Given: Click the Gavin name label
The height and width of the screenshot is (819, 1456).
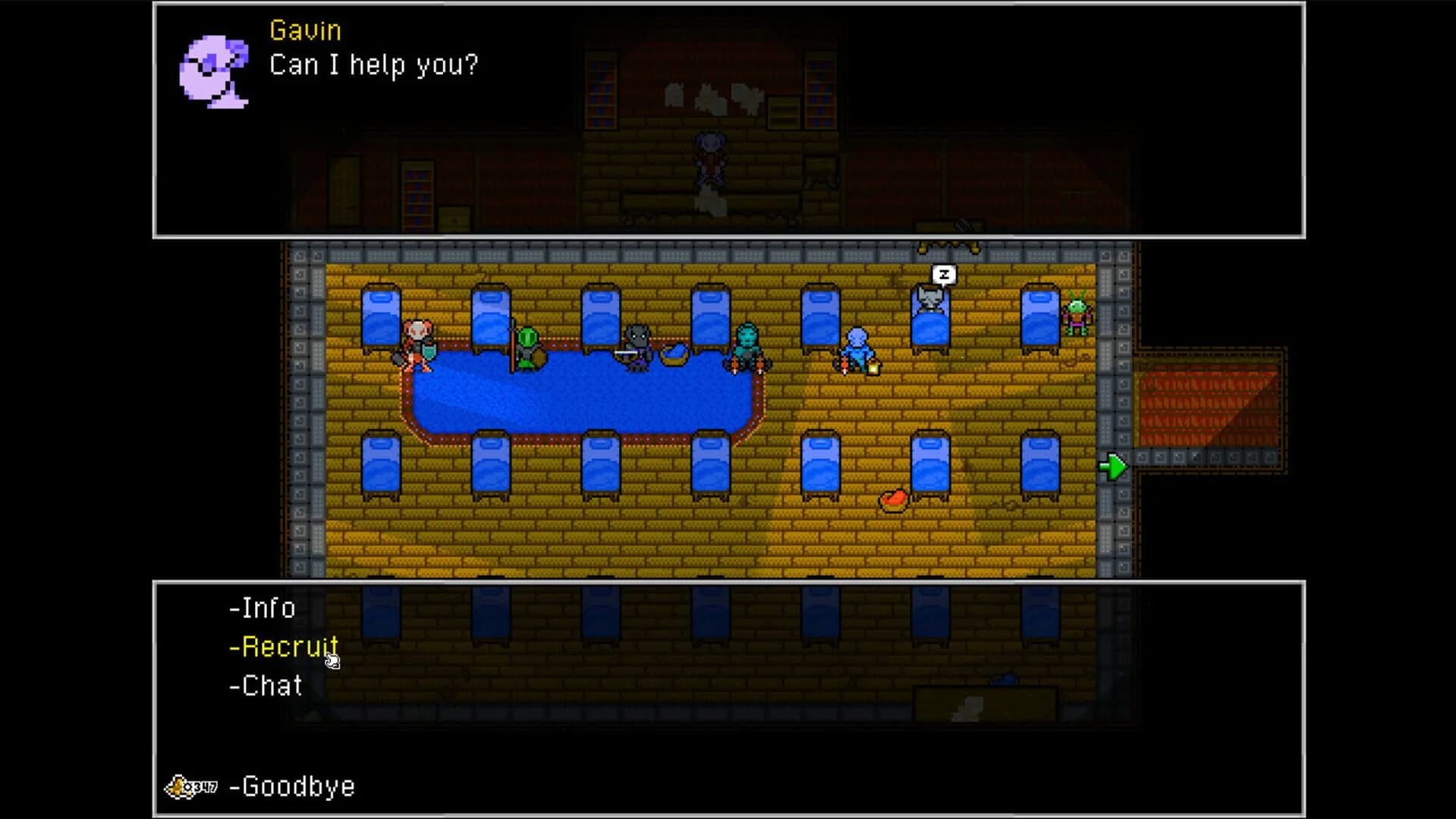Looking at the screenshot, I should point(304,31).
